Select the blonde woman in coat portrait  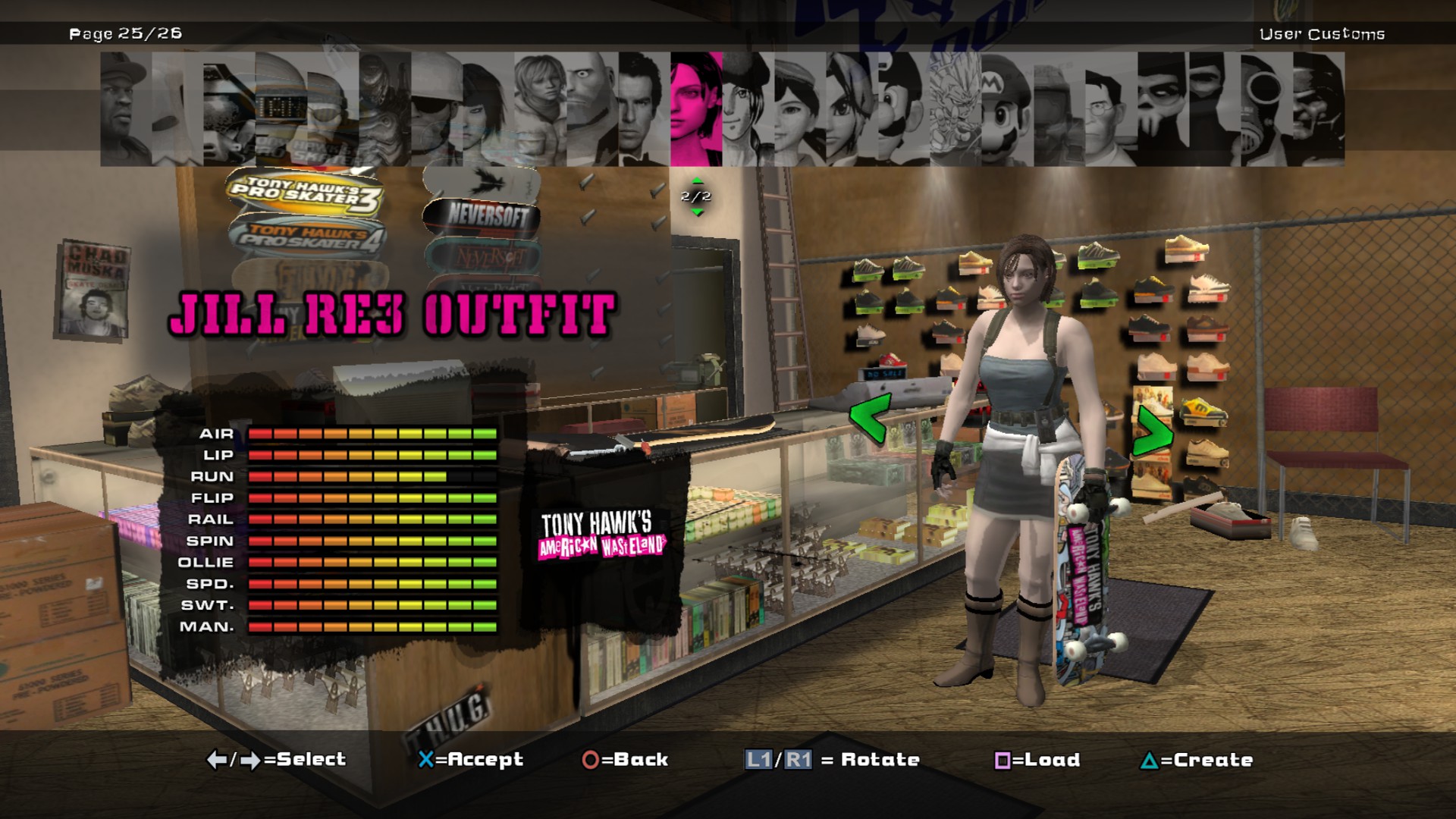540,108
